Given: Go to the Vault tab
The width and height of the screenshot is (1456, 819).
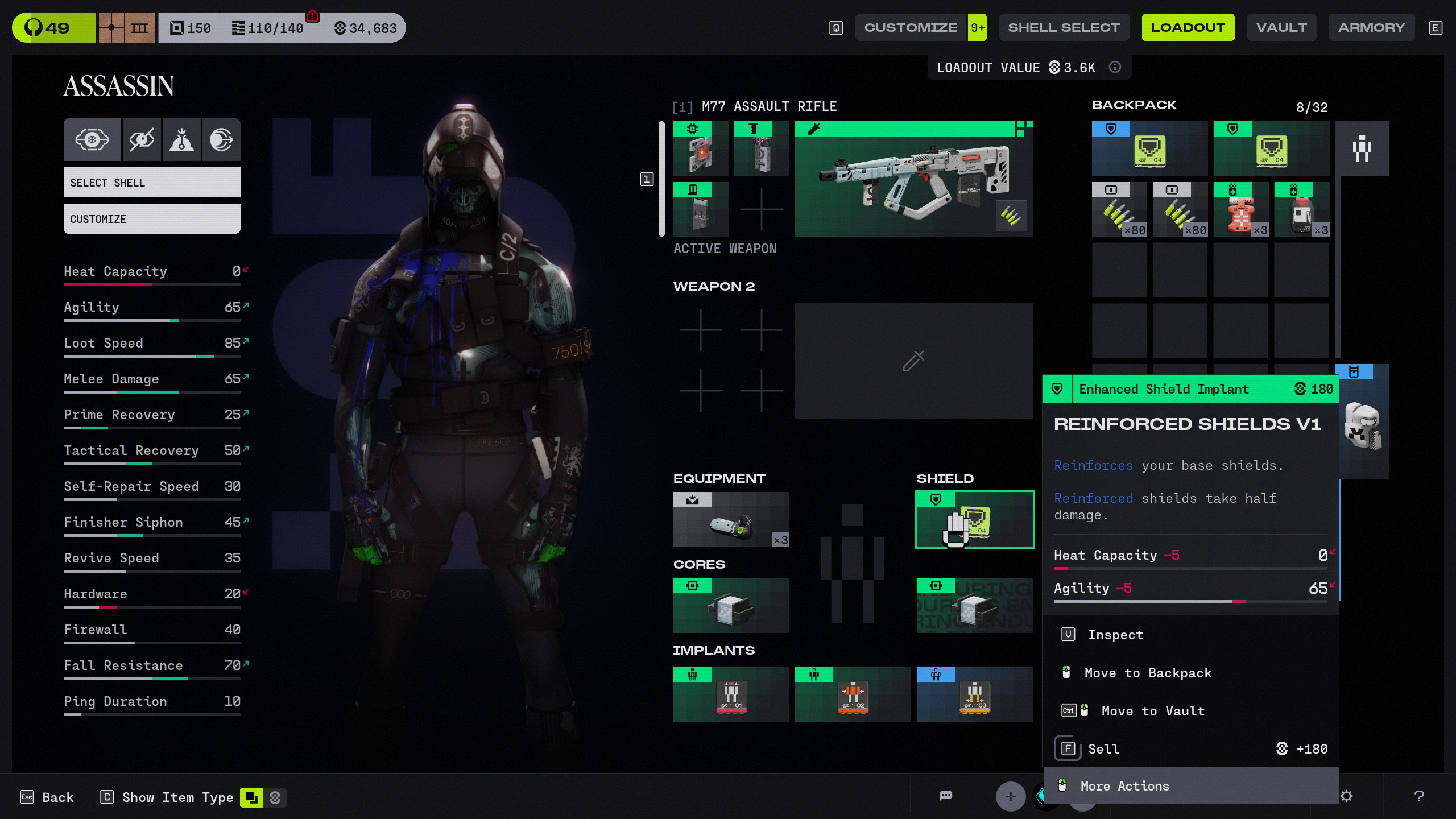Looking at the screenshot, I should [x=1281, y=27].
